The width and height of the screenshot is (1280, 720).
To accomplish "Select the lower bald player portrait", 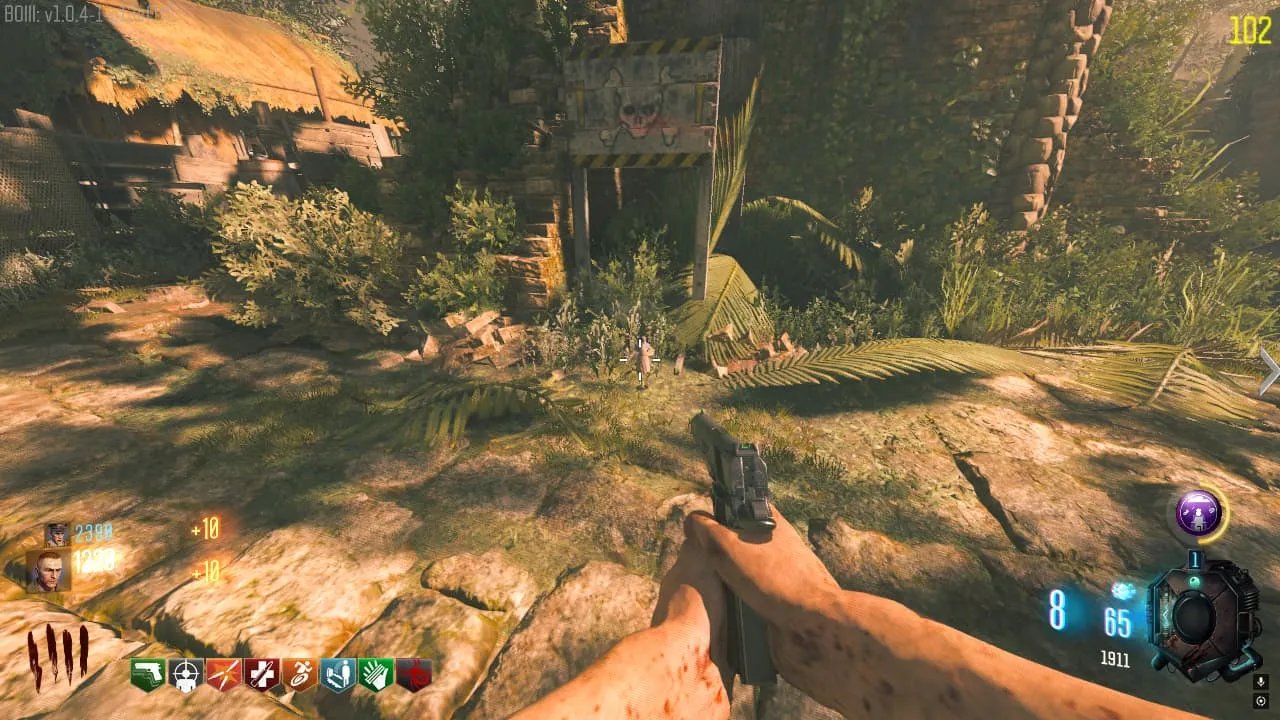I will (47, 571).
